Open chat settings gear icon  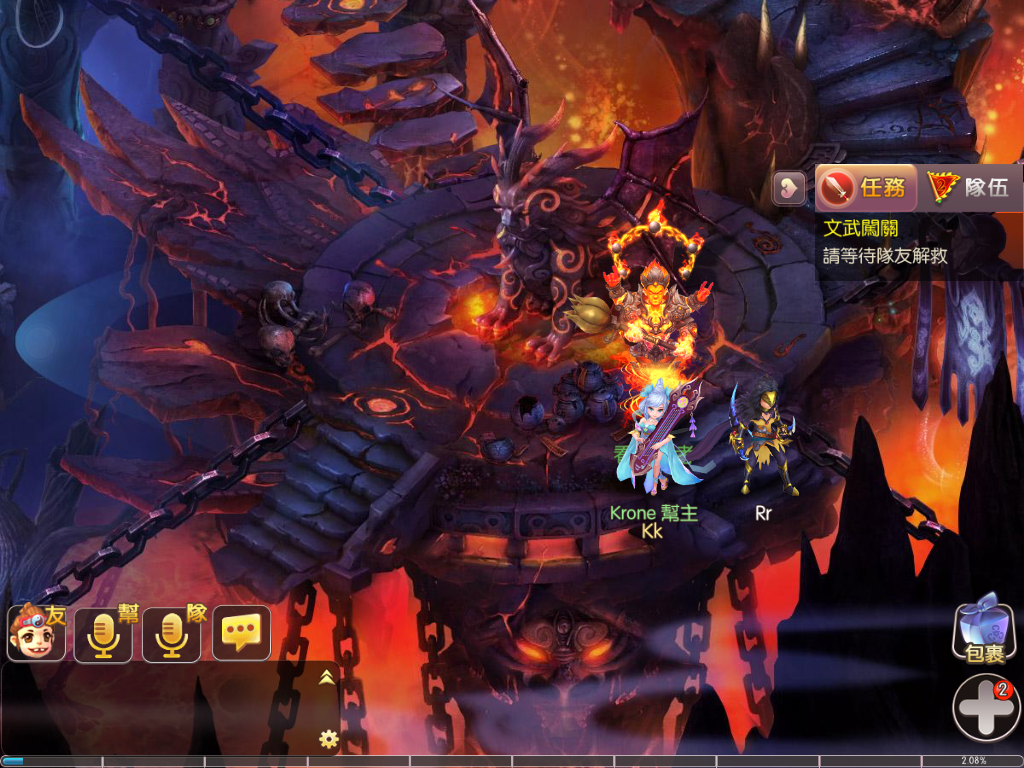tap(327, 739)
